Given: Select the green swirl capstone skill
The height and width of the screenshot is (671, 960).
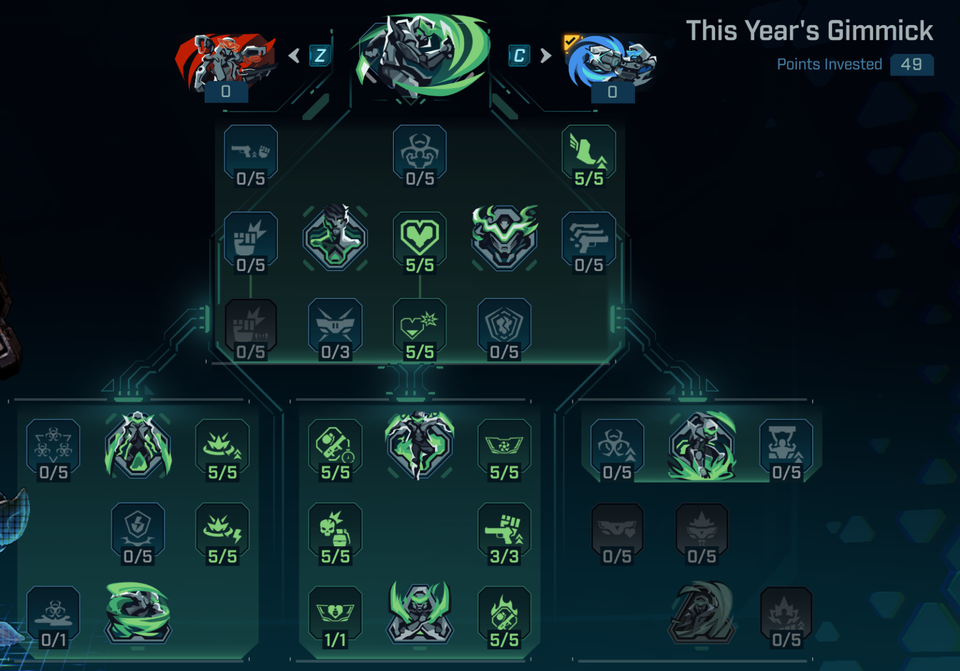Looking at the screenshot, I should 137,611.
